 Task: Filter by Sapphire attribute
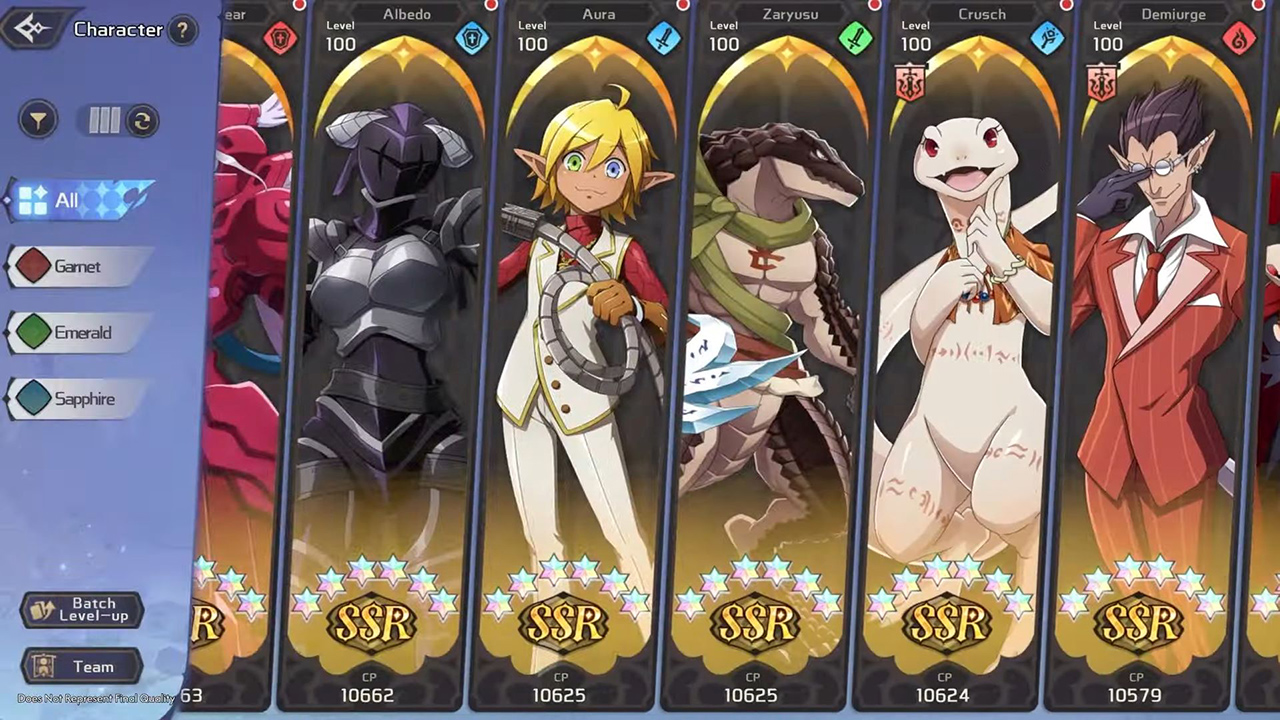pyautogui.click(x=78, y=399)
